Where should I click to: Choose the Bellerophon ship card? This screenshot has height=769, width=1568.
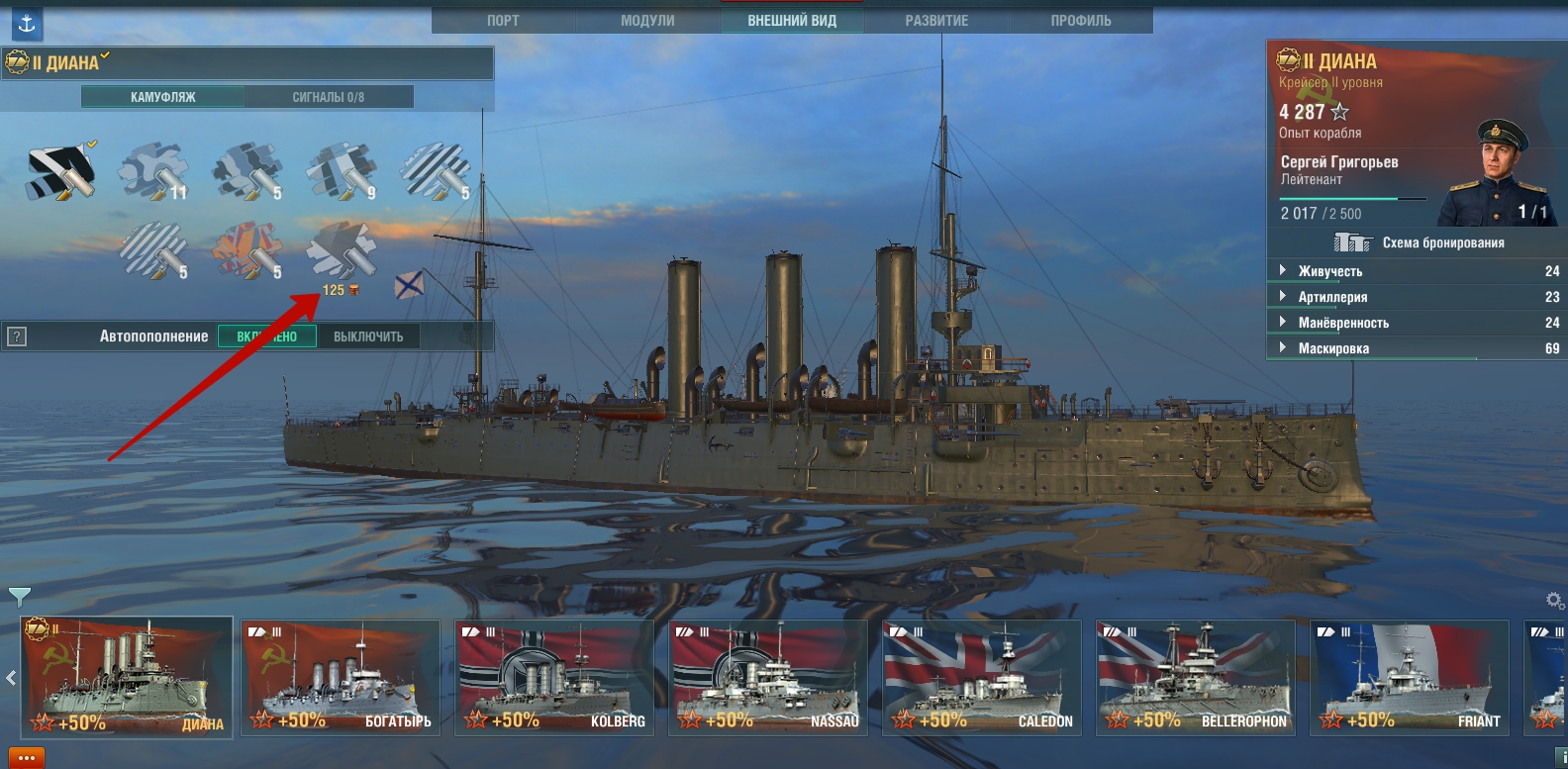(1196, 678)
